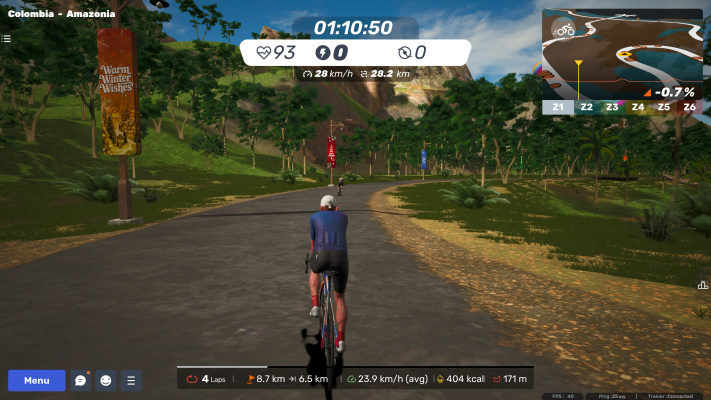This screenshot has height=400, width=711.
Task: Open the smiley emote panel
Action: (105, 380)
